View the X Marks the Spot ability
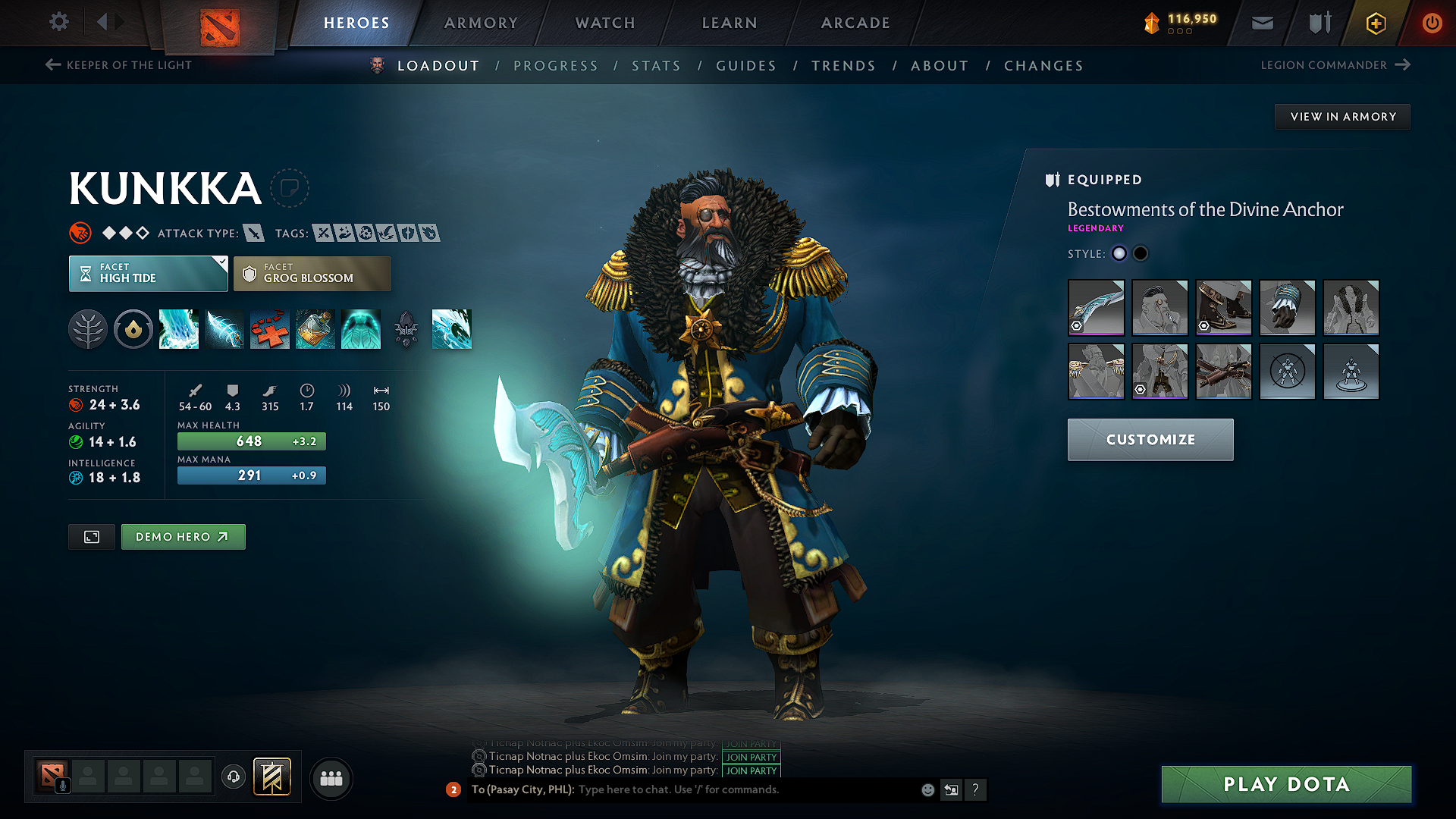 270,329
